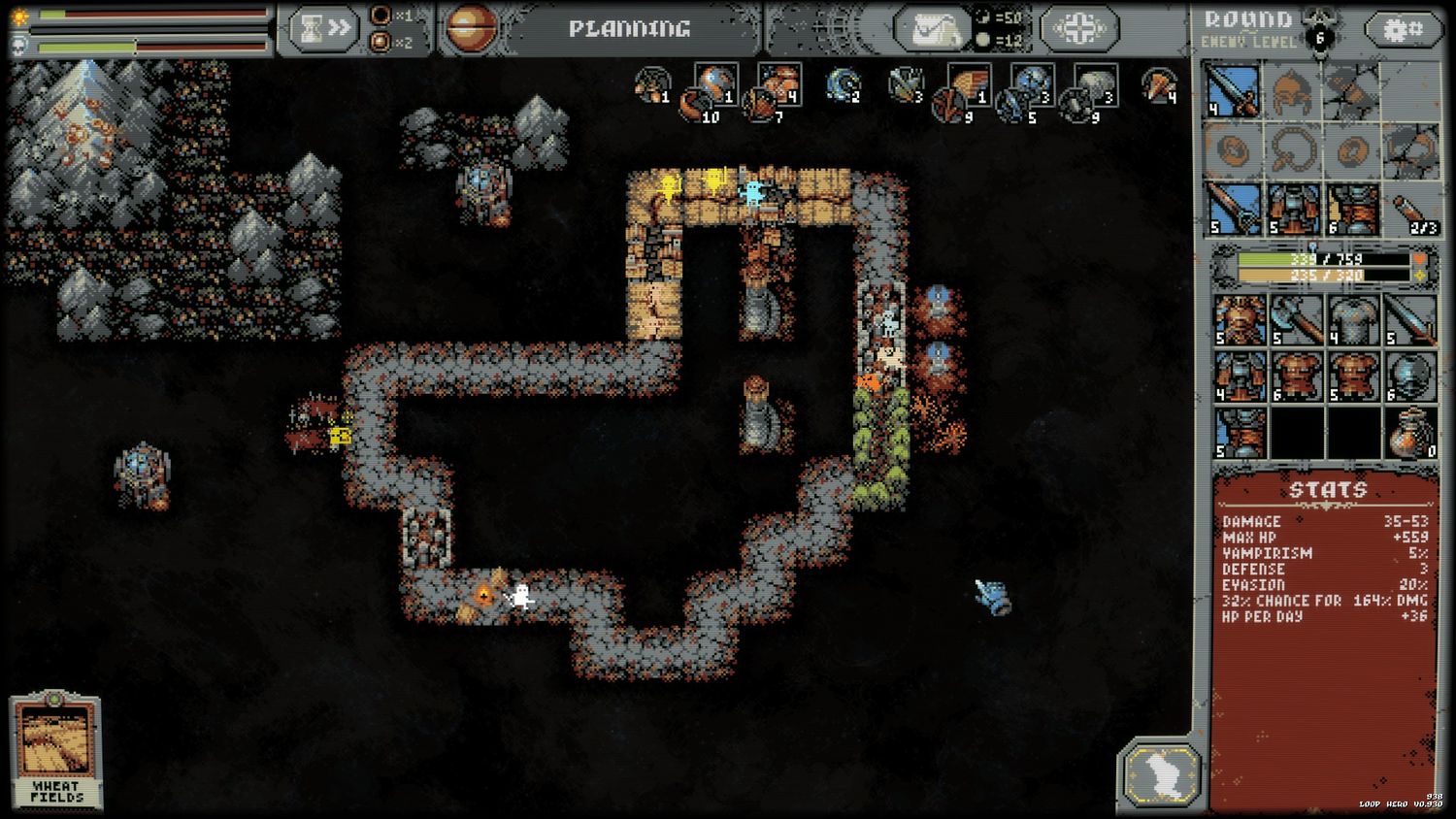Click the pouch slot in the inventory
The width and height of the screenshot is (1456, 819).
(1410, 434)
